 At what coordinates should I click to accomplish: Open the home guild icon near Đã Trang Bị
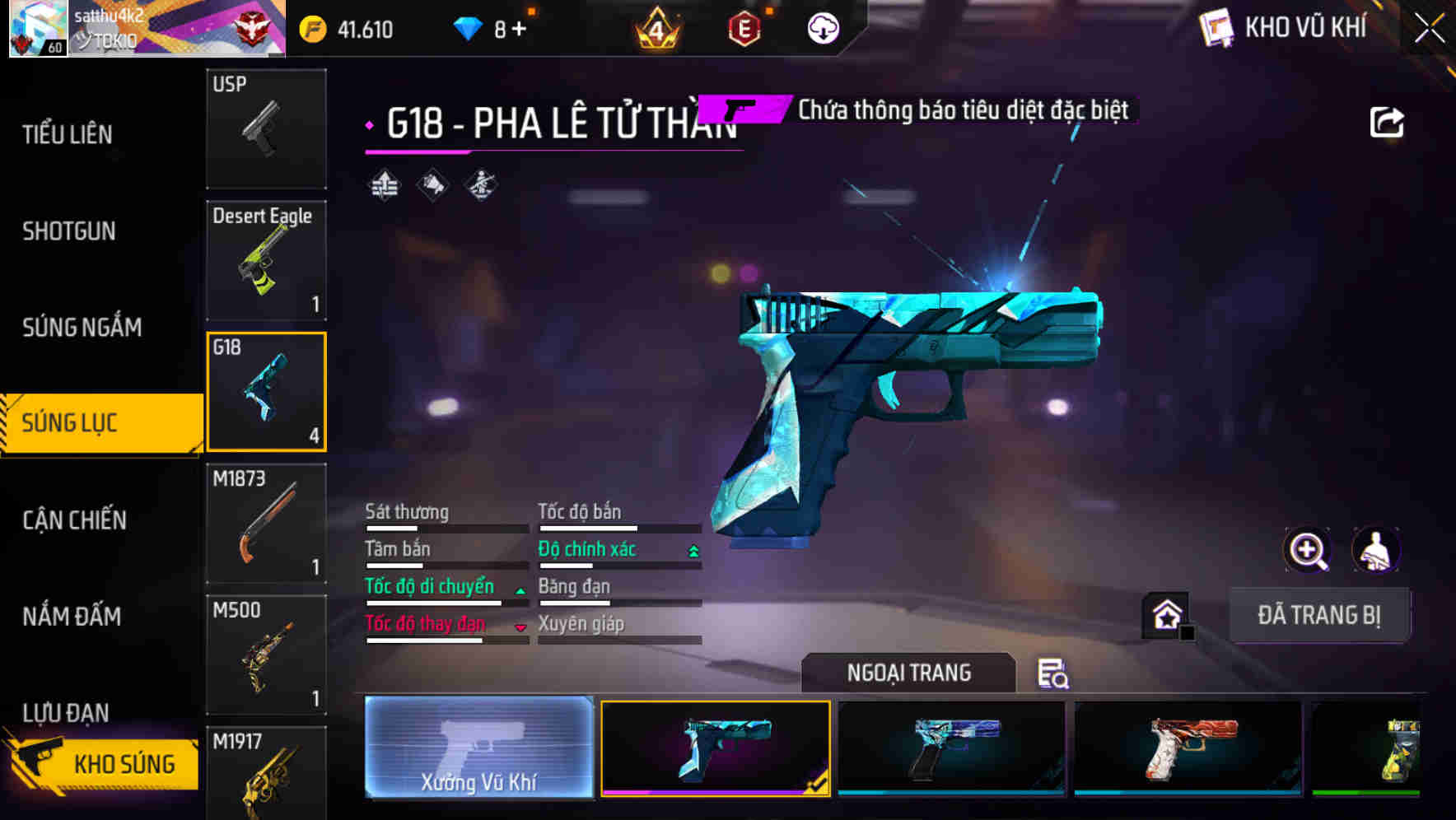[1167, 615]
